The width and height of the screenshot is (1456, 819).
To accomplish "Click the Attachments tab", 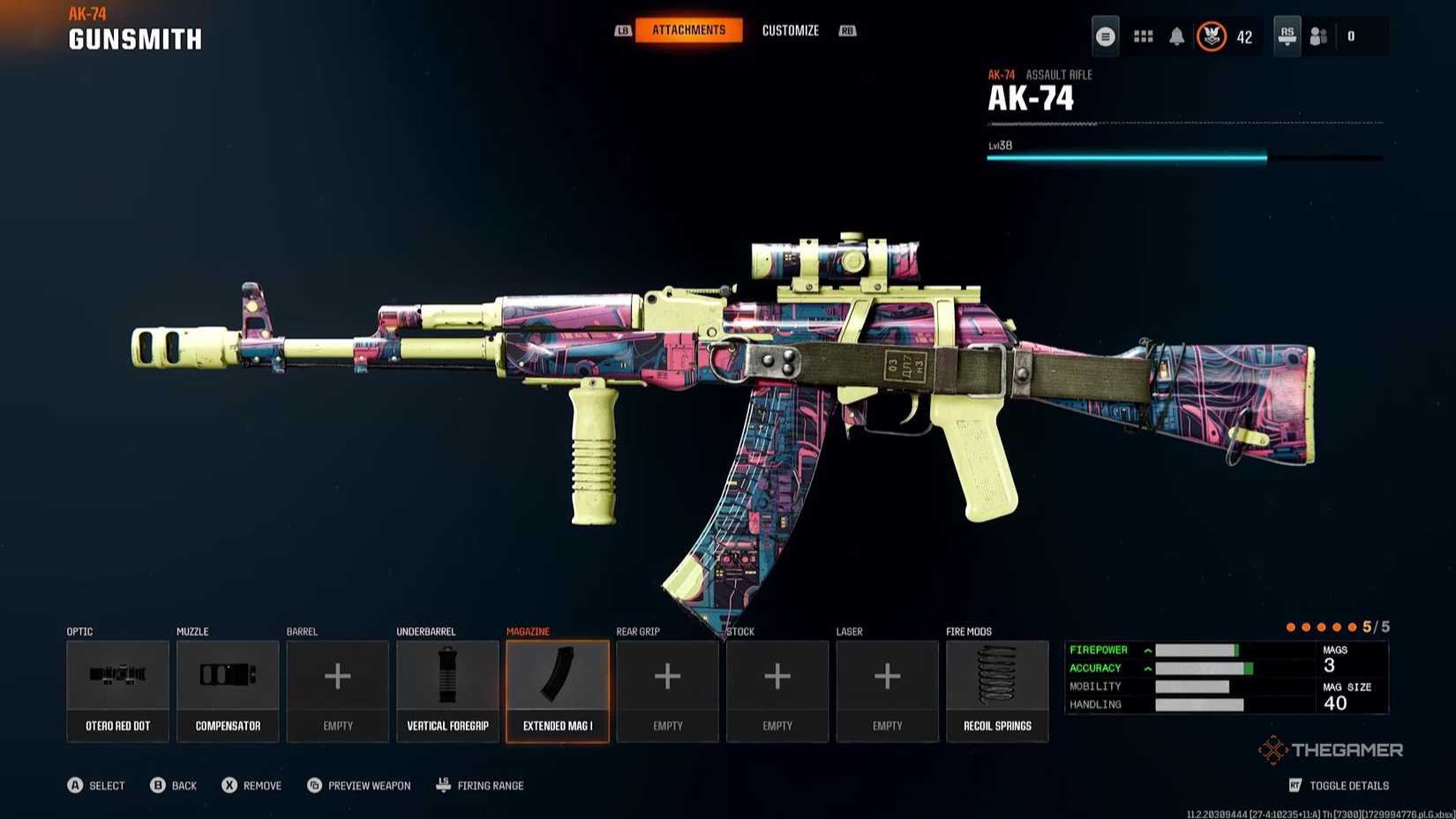I will click(x=689, y=29).
